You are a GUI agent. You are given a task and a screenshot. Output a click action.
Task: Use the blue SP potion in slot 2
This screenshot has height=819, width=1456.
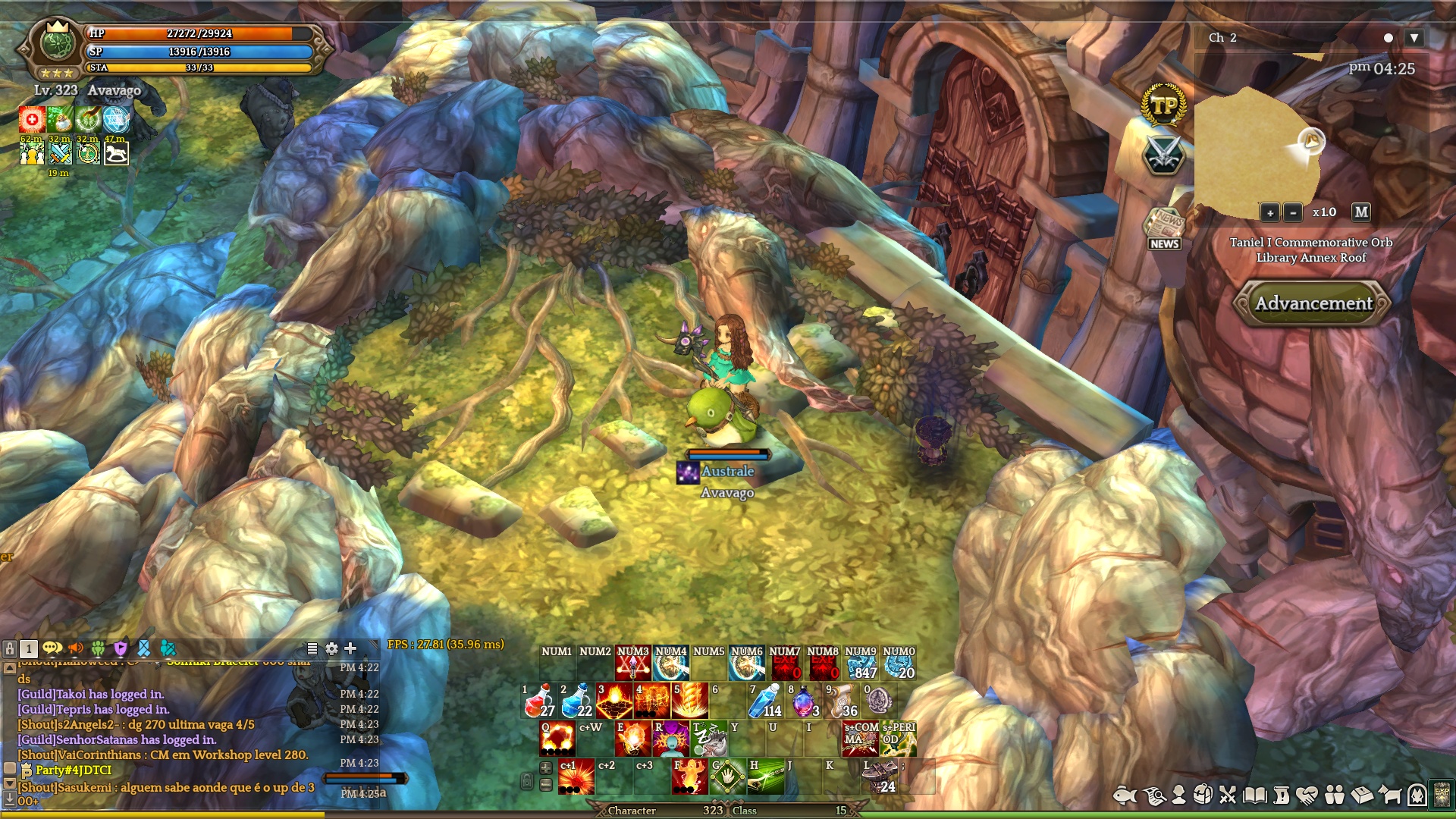tap(576, 701)
